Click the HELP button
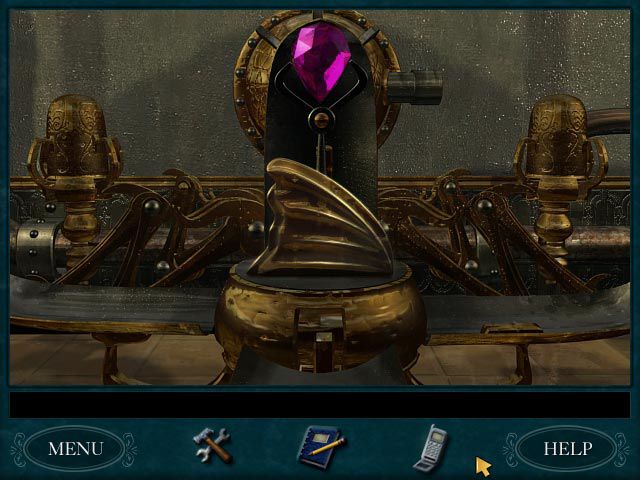Image resolution: width=640 pixels, height=480 pixels. pos(567,448)
